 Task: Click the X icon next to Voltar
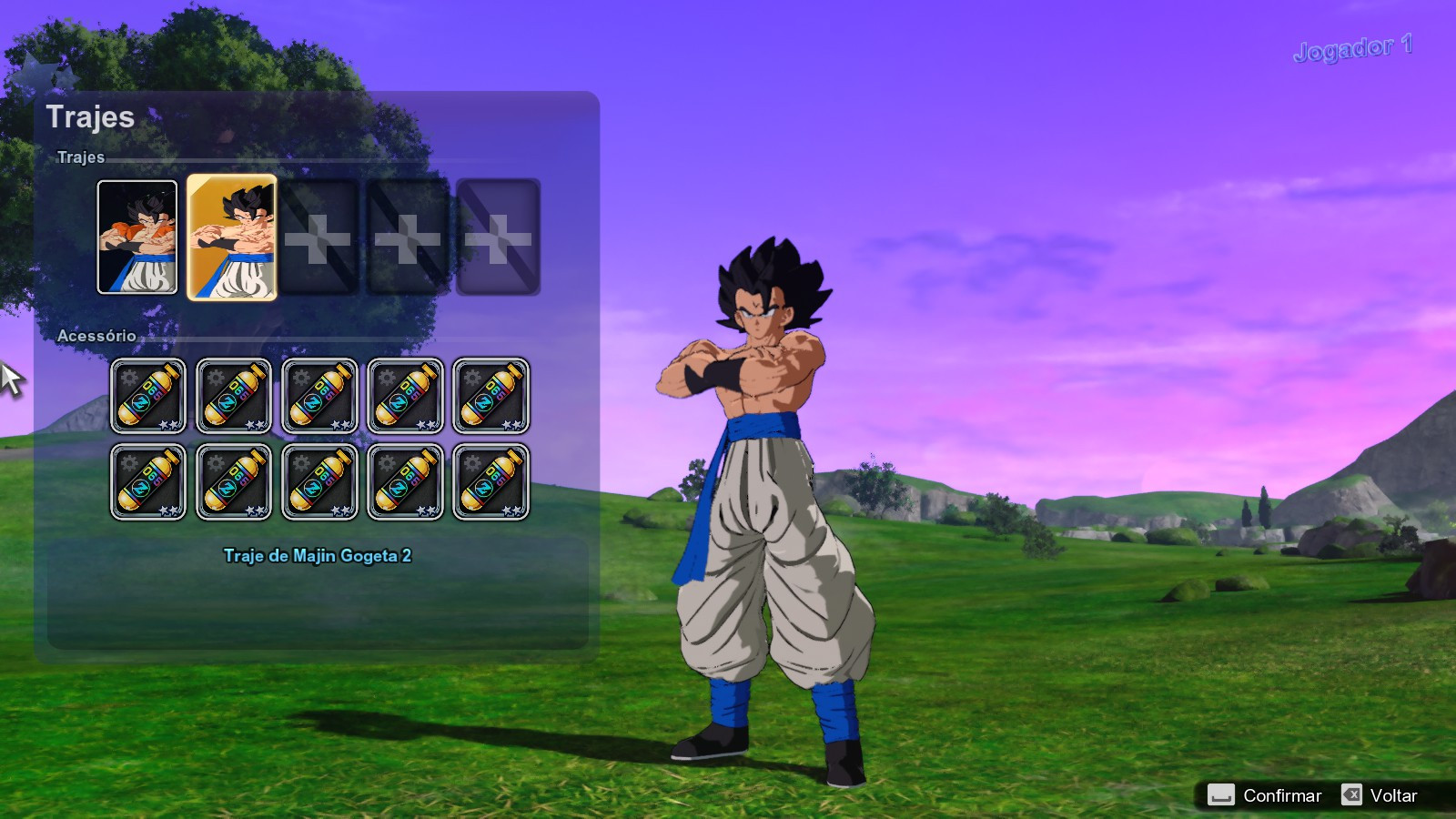click(x=1353, y=795)
